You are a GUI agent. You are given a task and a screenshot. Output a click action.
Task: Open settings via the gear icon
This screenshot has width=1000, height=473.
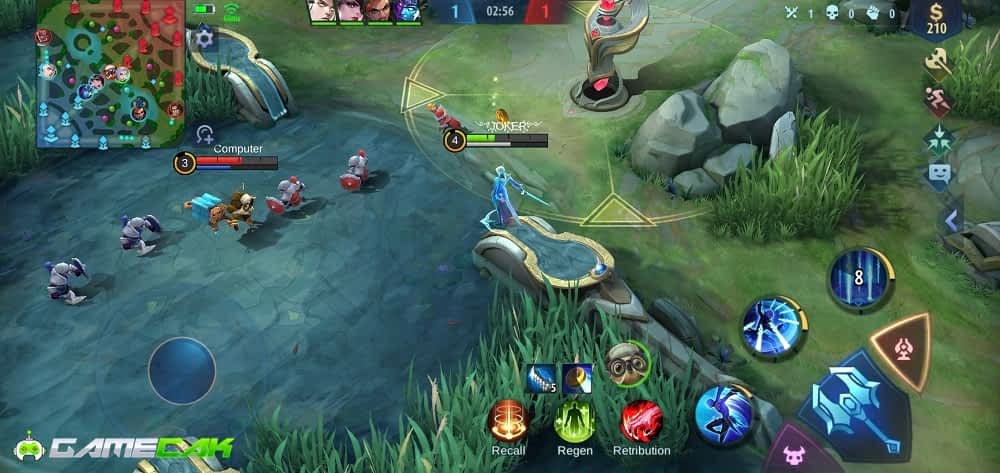coord(205,39)
